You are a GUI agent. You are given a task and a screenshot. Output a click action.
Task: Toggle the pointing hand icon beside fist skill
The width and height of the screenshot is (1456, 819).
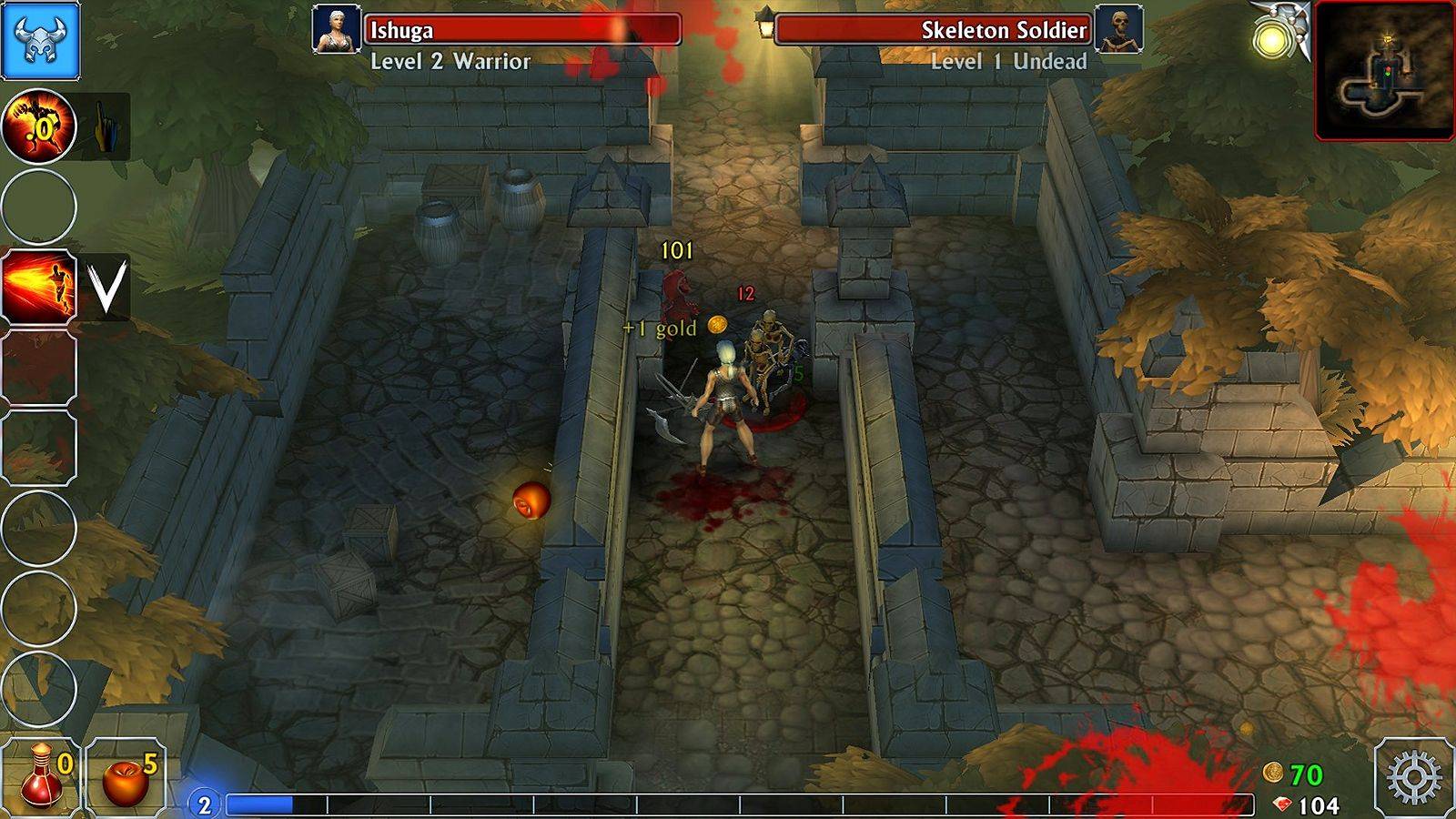click(105, 126)
